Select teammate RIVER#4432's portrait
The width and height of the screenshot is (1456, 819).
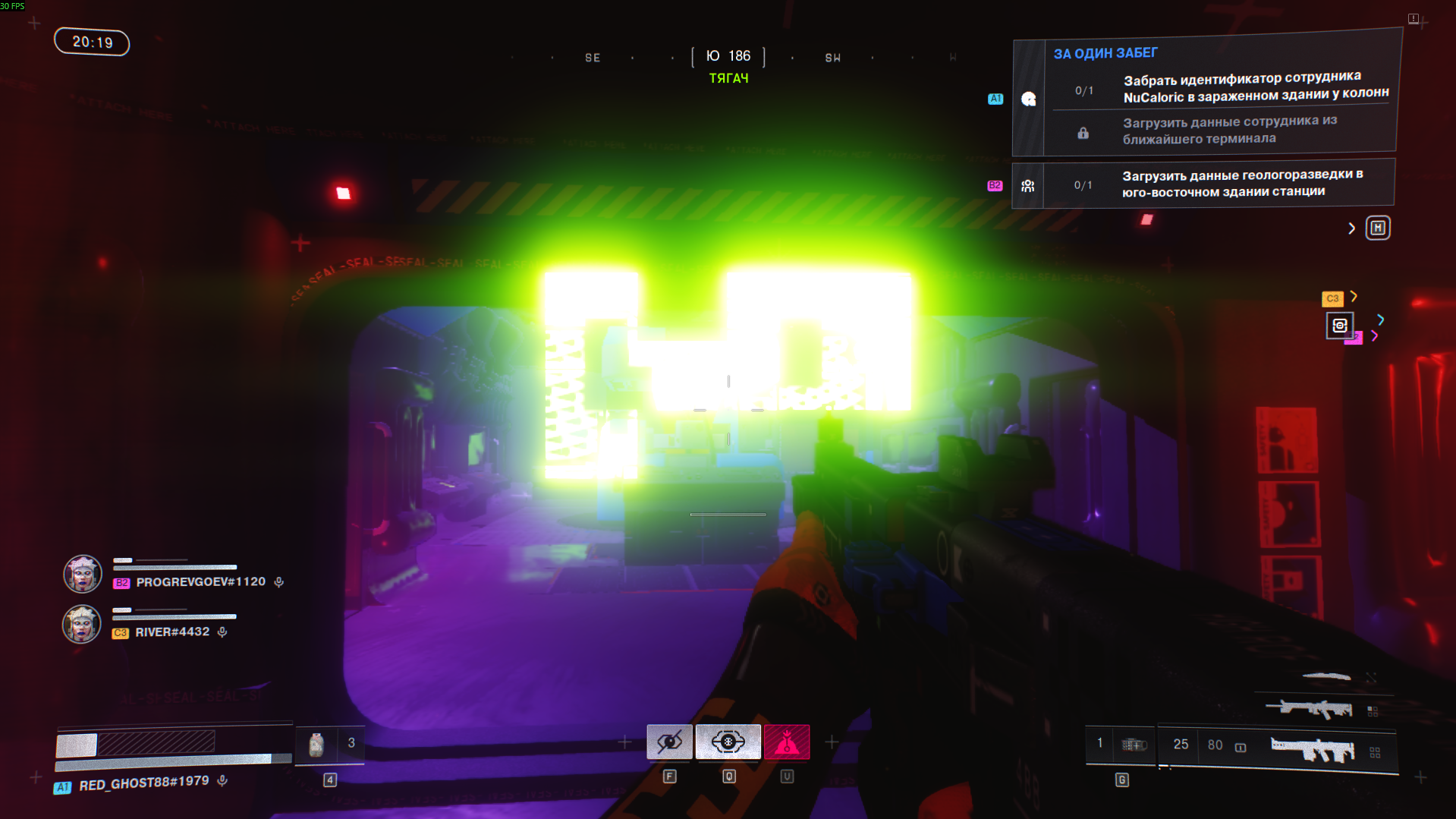click(x=81, y=624)
